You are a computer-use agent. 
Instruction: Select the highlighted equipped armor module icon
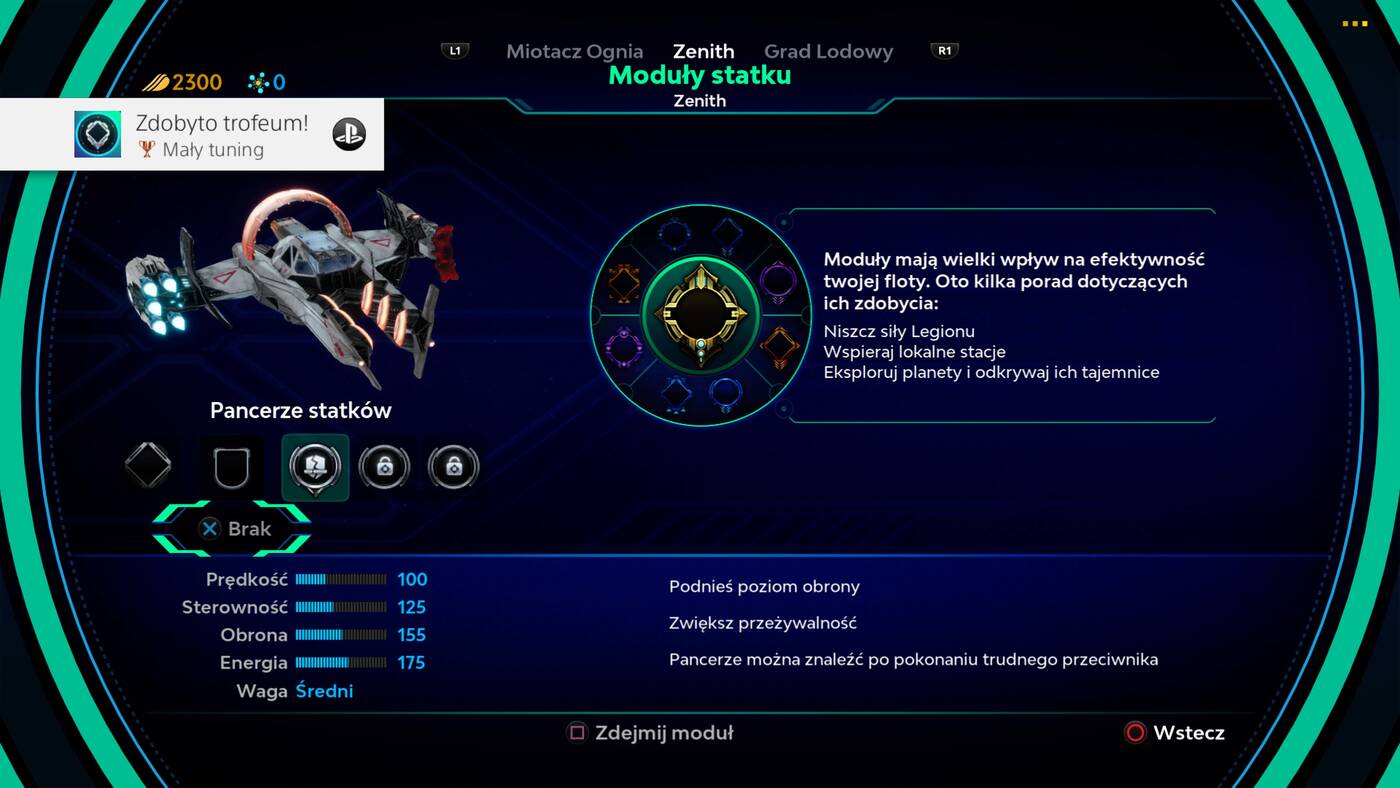point(314,465)
